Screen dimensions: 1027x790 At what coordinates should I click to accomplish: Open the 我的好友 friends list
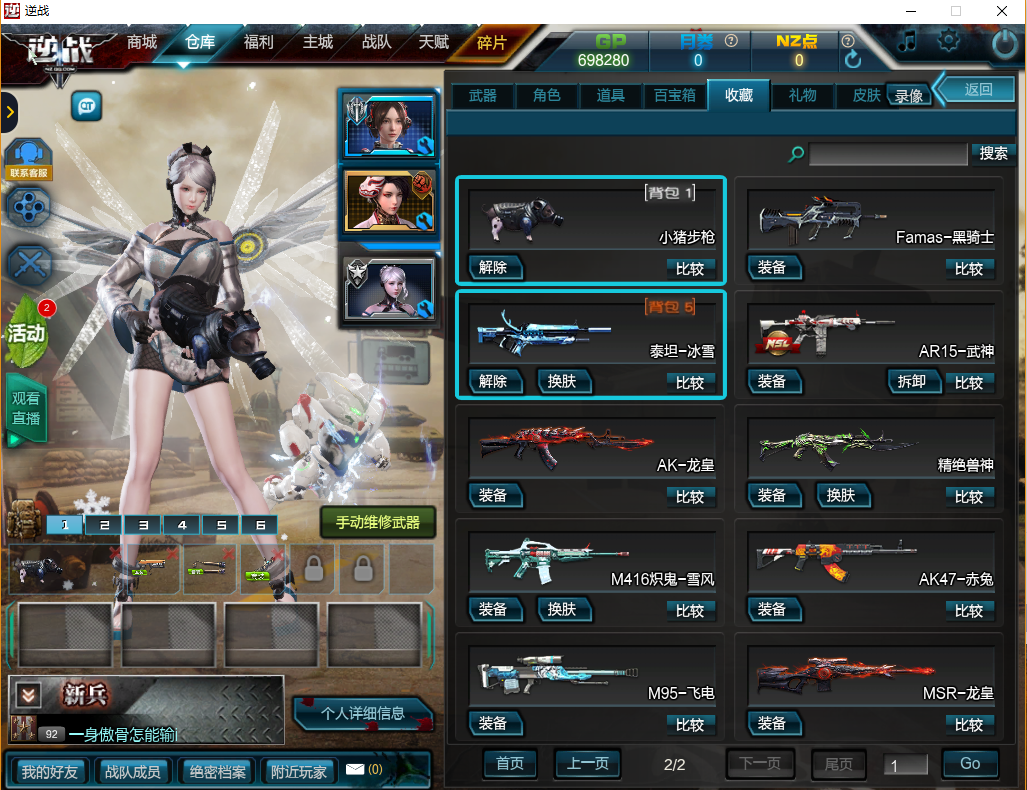(x=49, y=771)
